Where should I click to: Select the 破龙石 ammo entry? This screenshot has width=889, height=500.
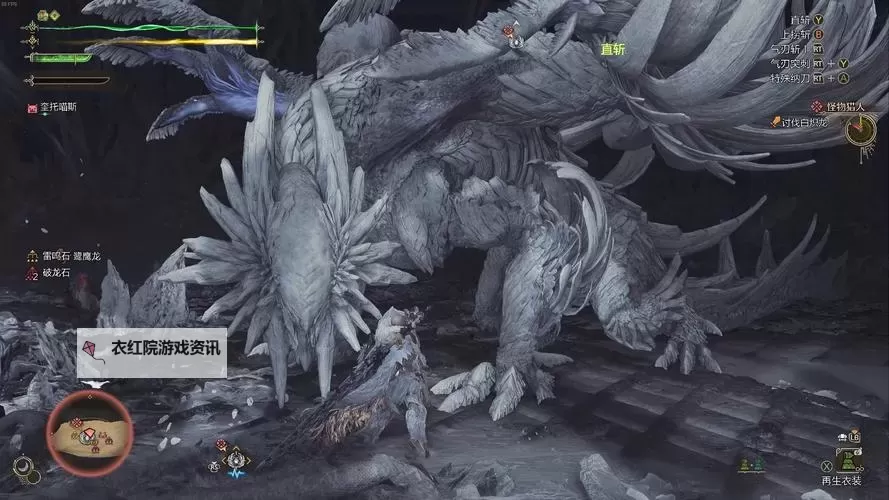point(56,273)
